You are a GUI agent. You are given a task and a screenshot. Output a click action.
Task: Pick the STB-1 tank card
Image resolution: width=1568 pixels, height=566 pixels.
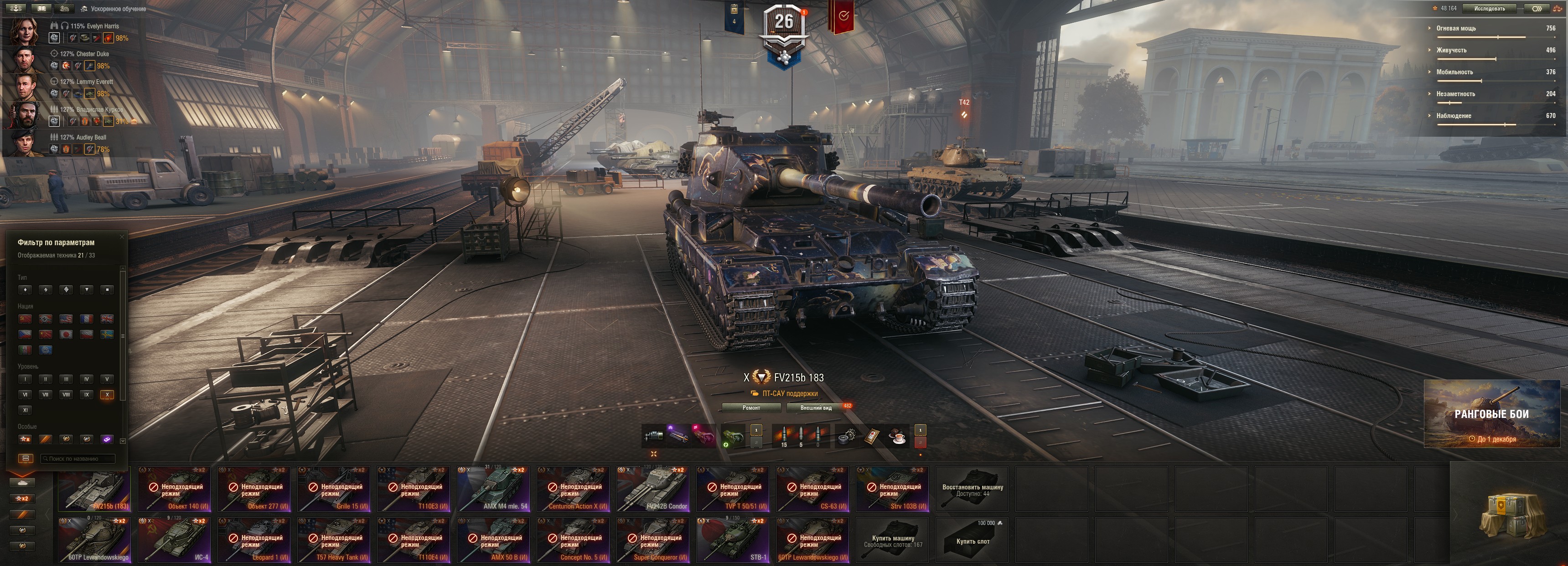[732, 540]
